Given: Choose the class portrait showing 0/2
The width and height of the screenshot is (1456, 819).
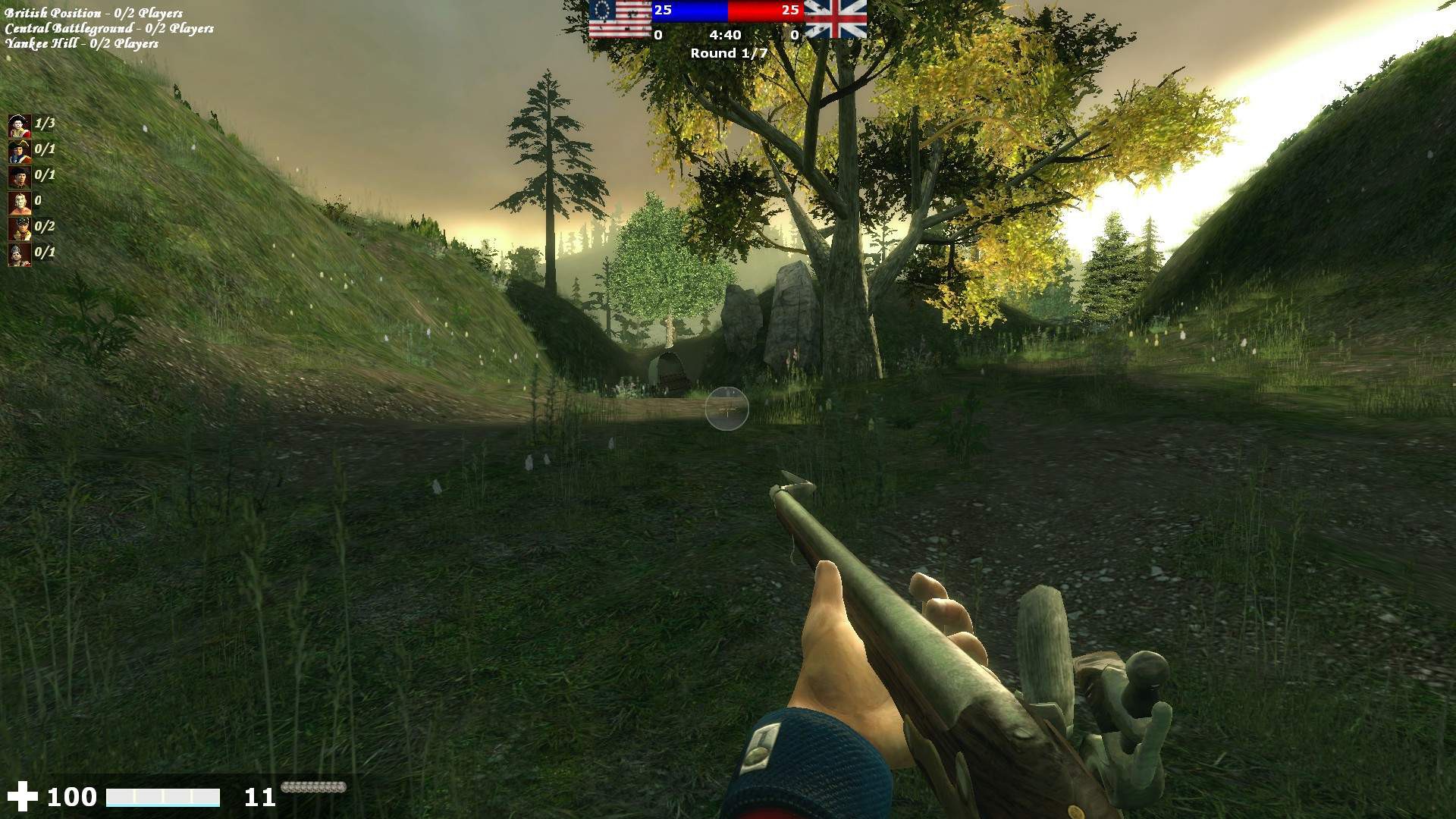Looking at the screenshot, I should pos(20,227).
